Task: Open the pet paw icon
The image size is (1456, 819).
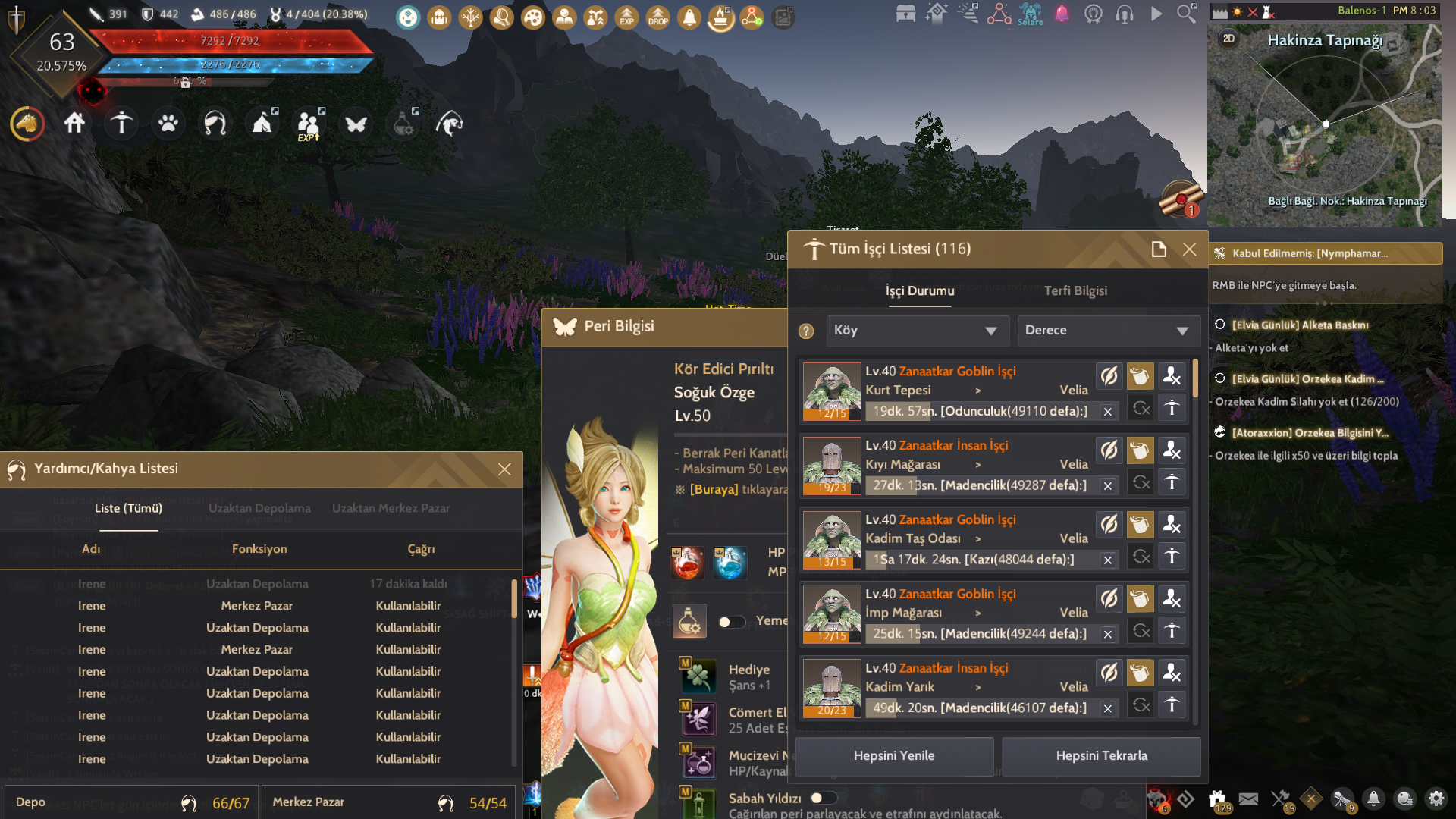Action: coord(168,123)
